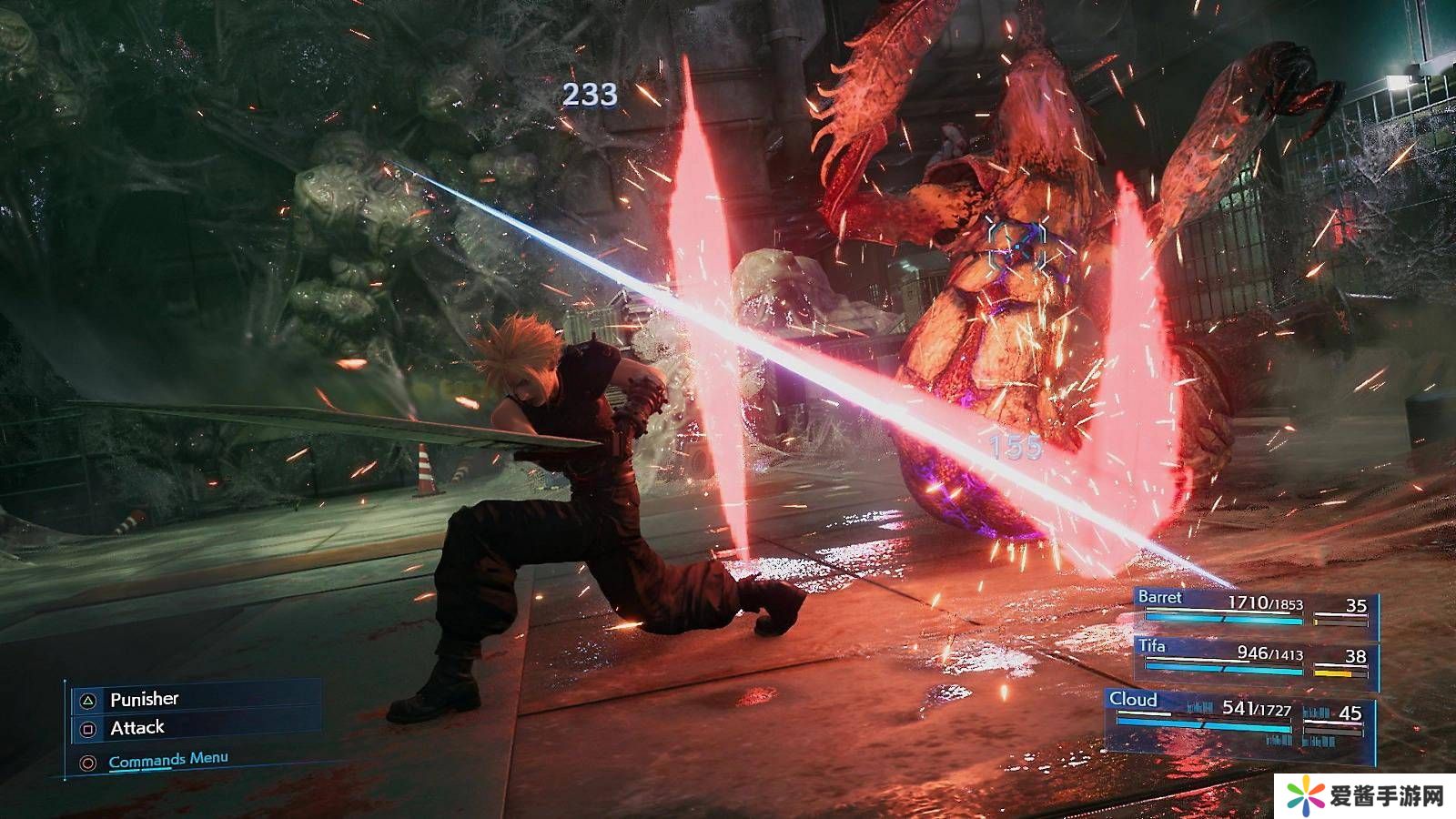
Task: Select the Punisher command
Action: [x=144, y=699]
